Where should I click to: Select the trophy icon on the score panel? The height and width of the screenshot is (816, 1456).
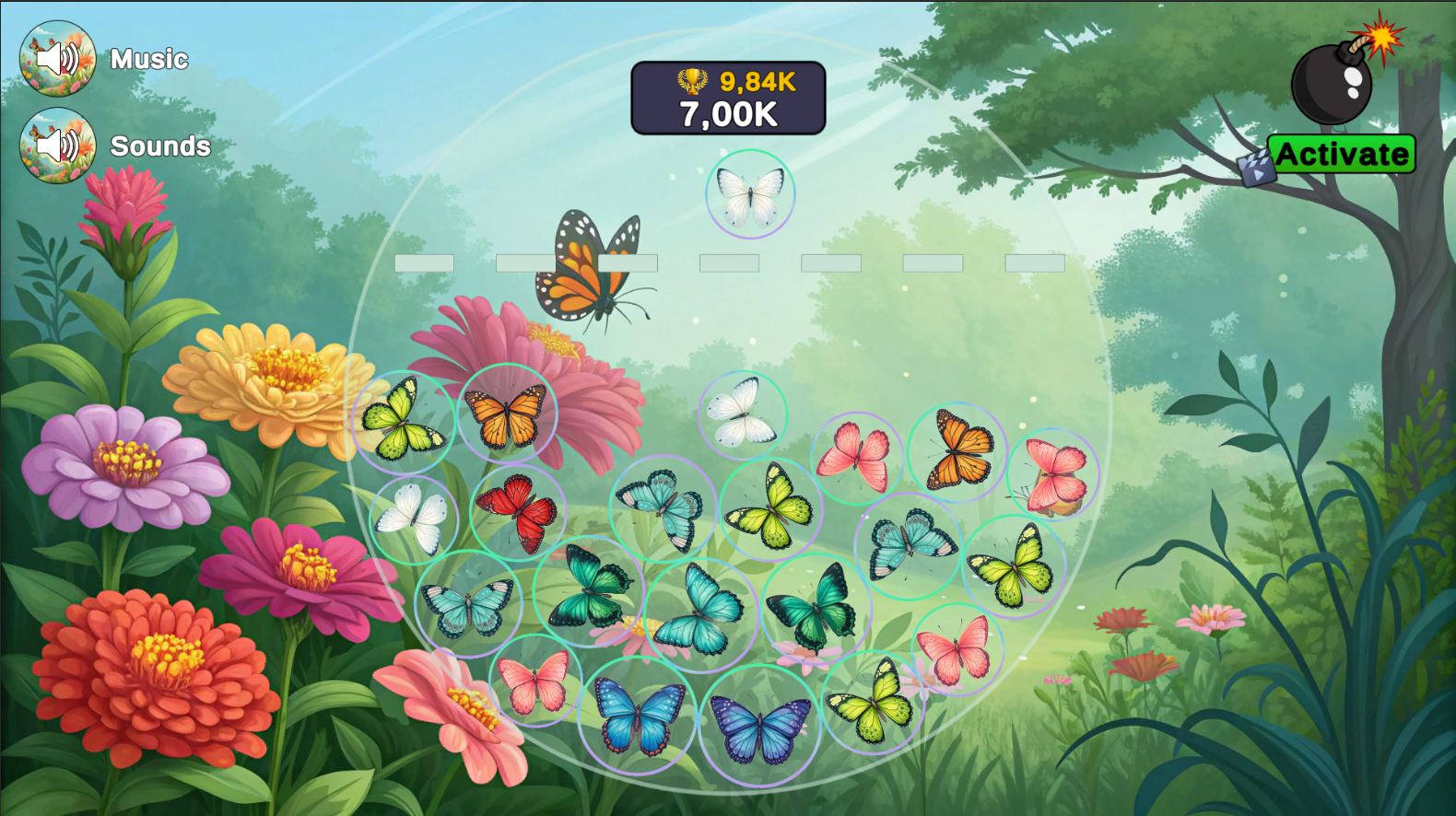tap(691, 81)
